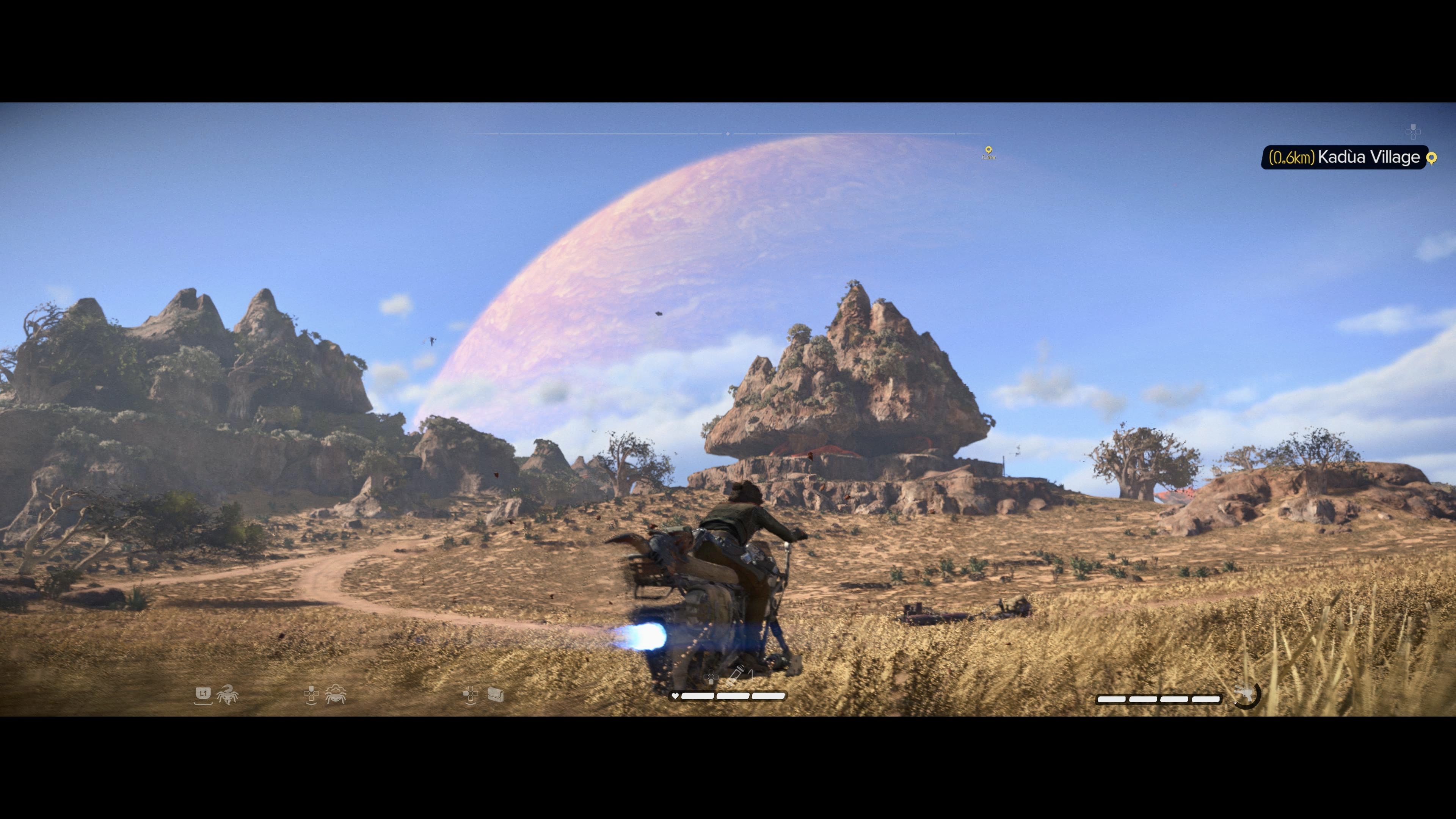
Task: Open the satchel pouch icon
Action: pos(495,694)
